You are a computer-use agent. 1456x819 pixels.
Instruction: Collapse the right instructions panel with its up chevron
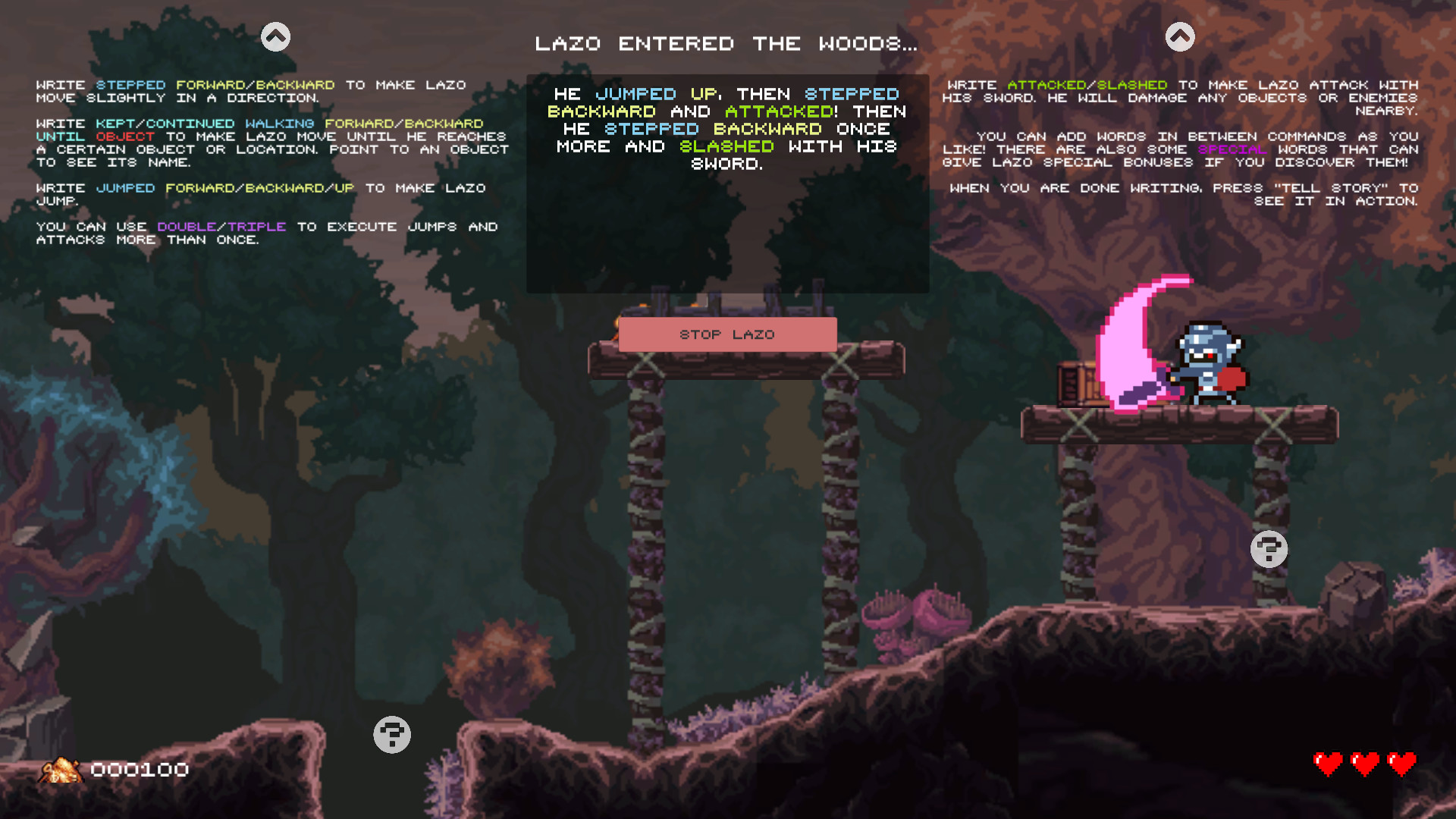pyautogui.click(x=1180, y=35)
